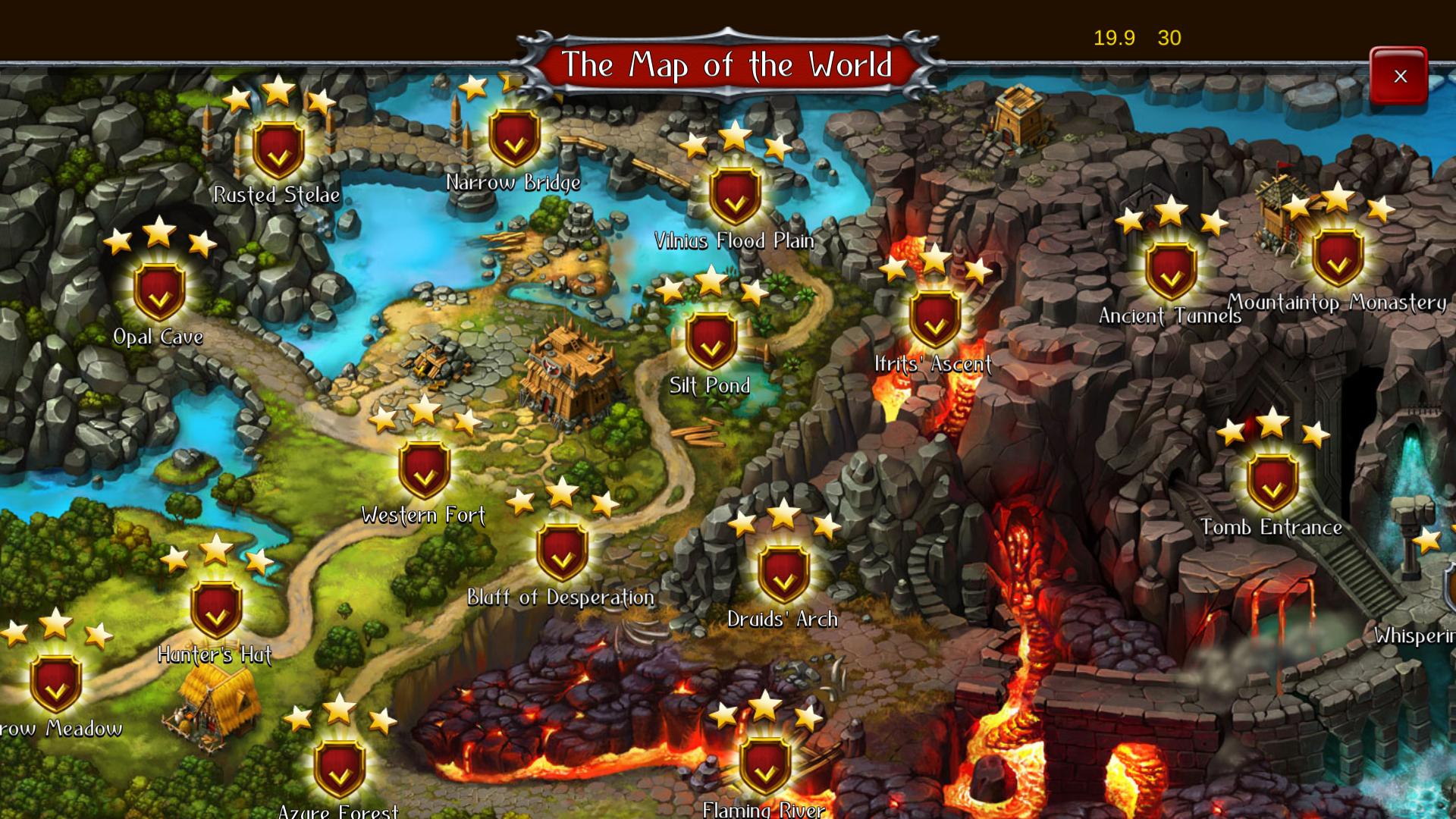Select the Rusted Stelae level shield
This screenshot has height=819, width=1456.
[278, 148]
